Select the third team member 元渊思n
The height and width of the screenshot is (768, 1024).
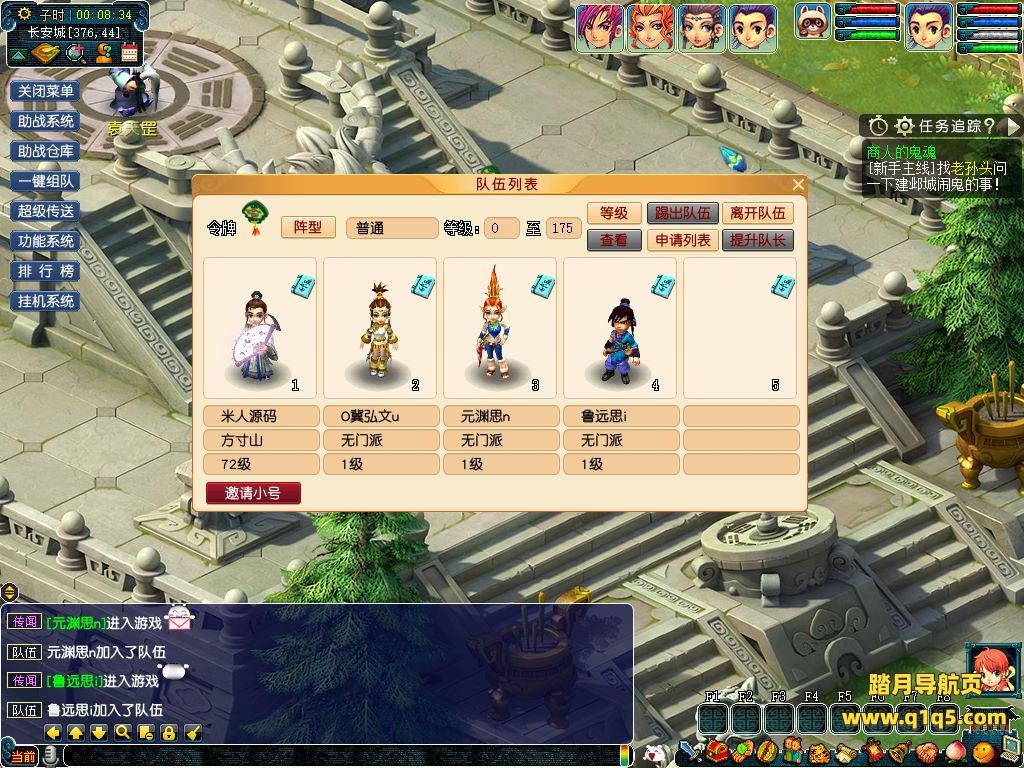[x=500, y=328]
